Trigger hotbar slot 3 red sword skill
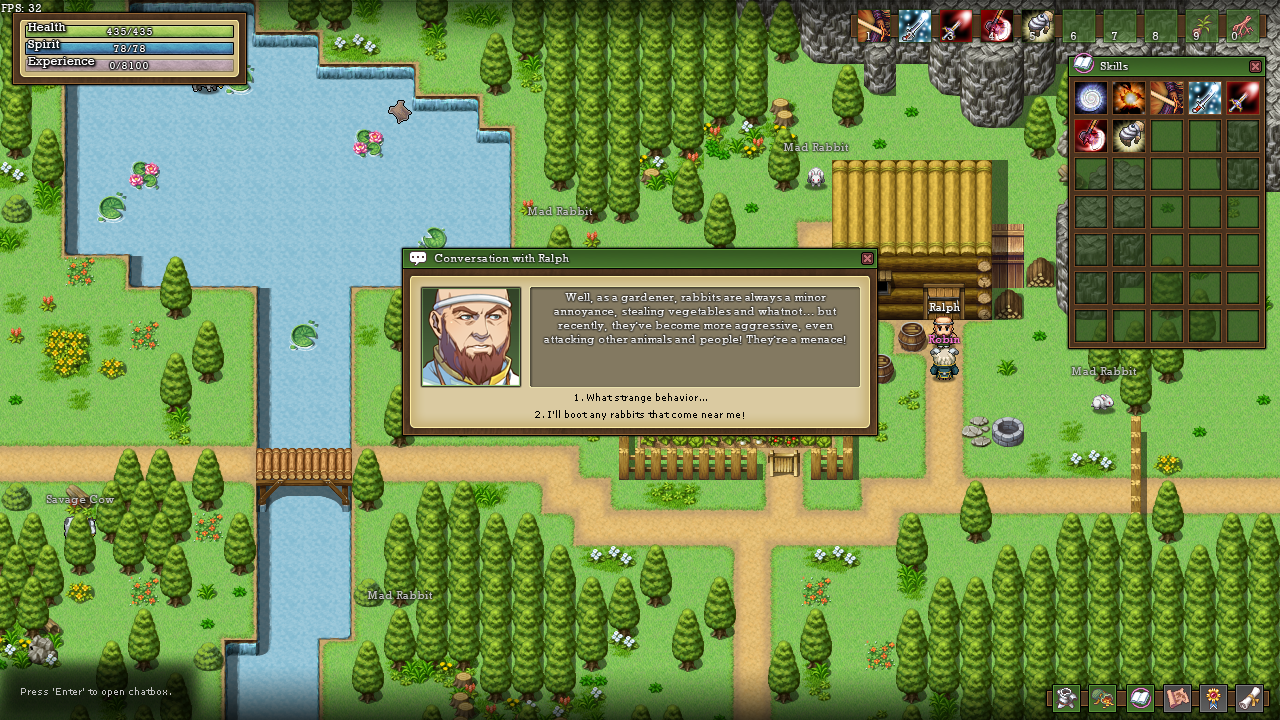The width and height of the screenshot is (1280, 720). [x=955, y=26]
